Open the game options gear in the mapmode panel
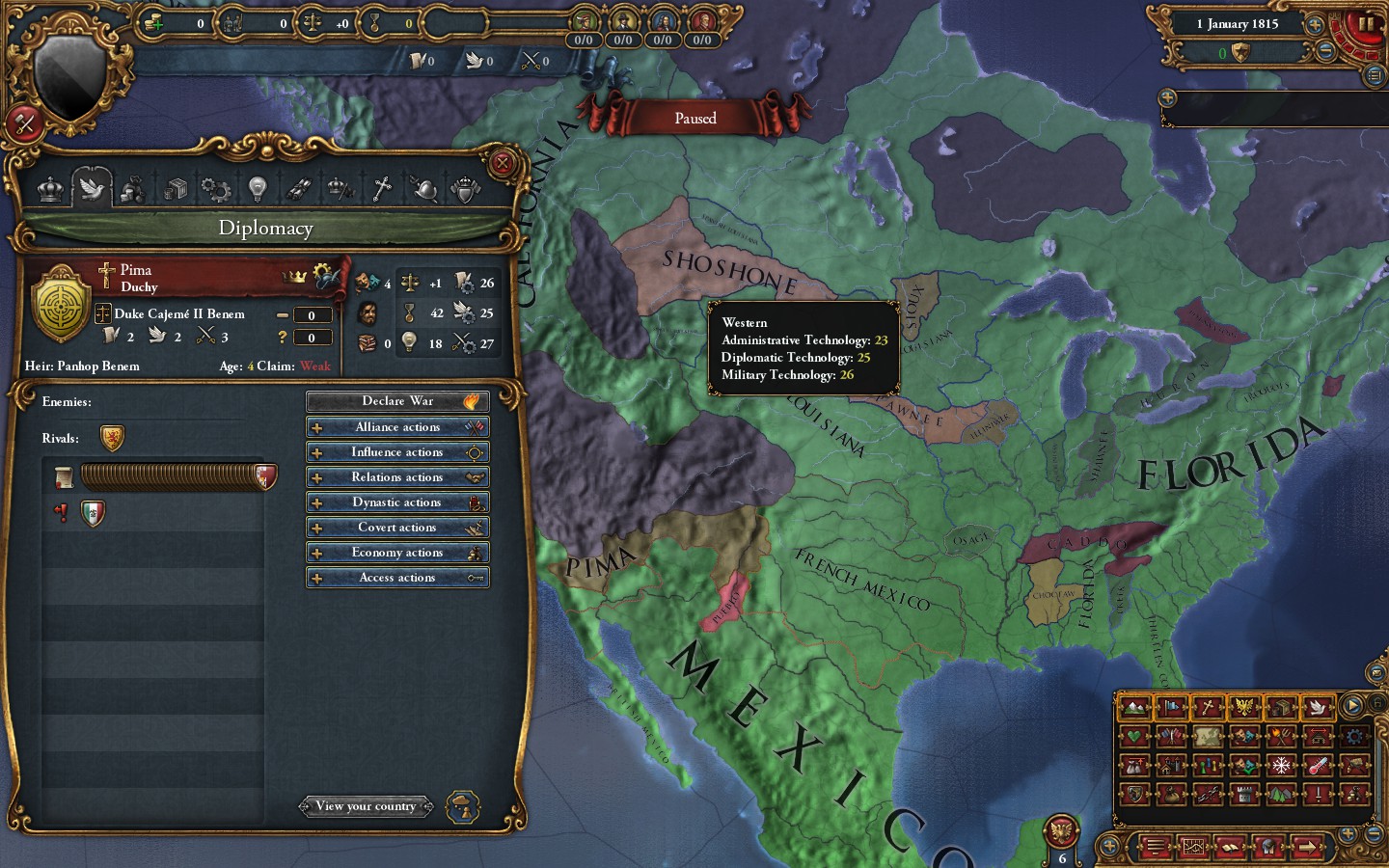This screenshot has width=1389, height=868. pos(1355,737)
